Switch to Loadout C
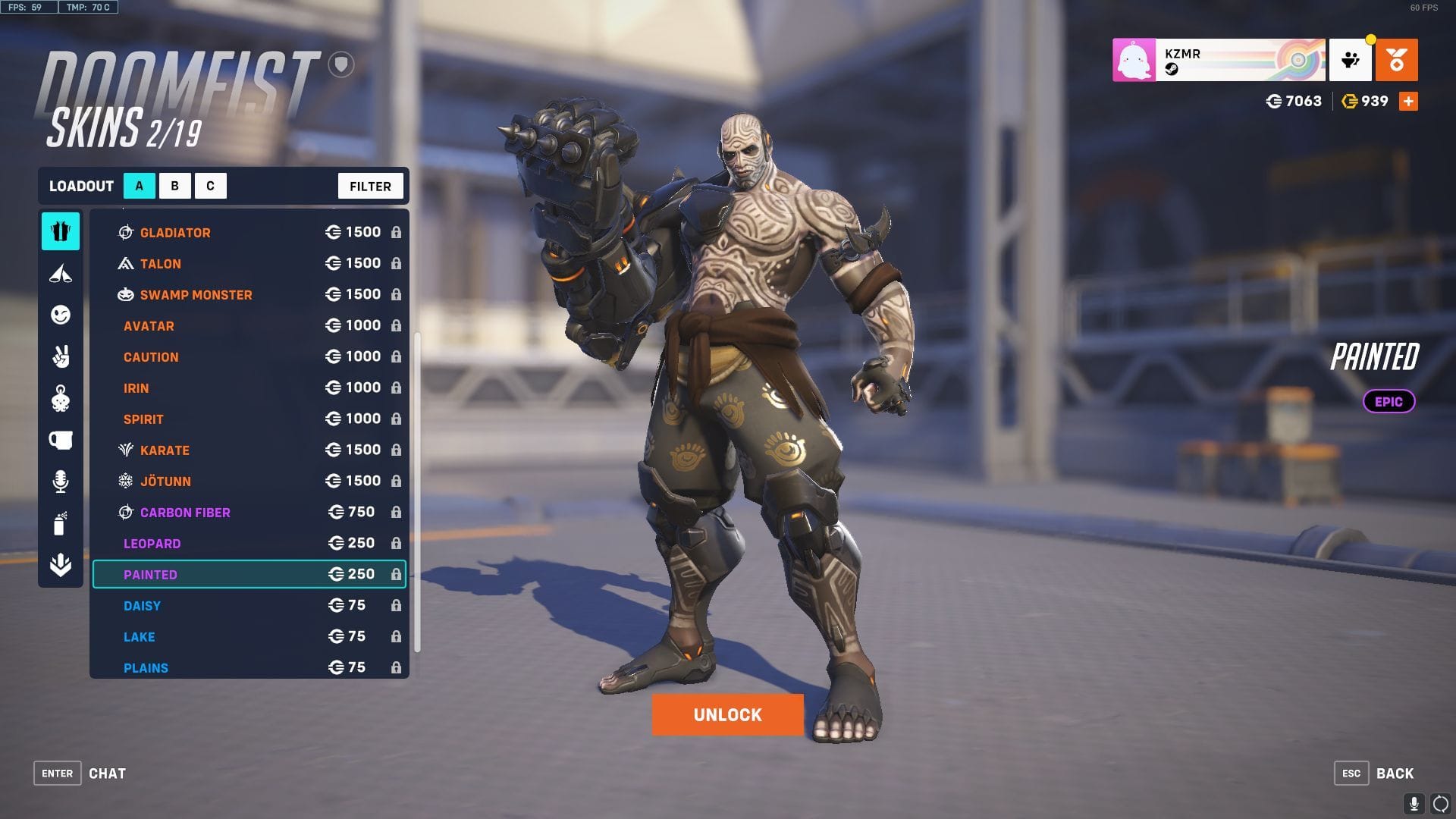This screenshot has height=819, width=1456. (211, 185)
